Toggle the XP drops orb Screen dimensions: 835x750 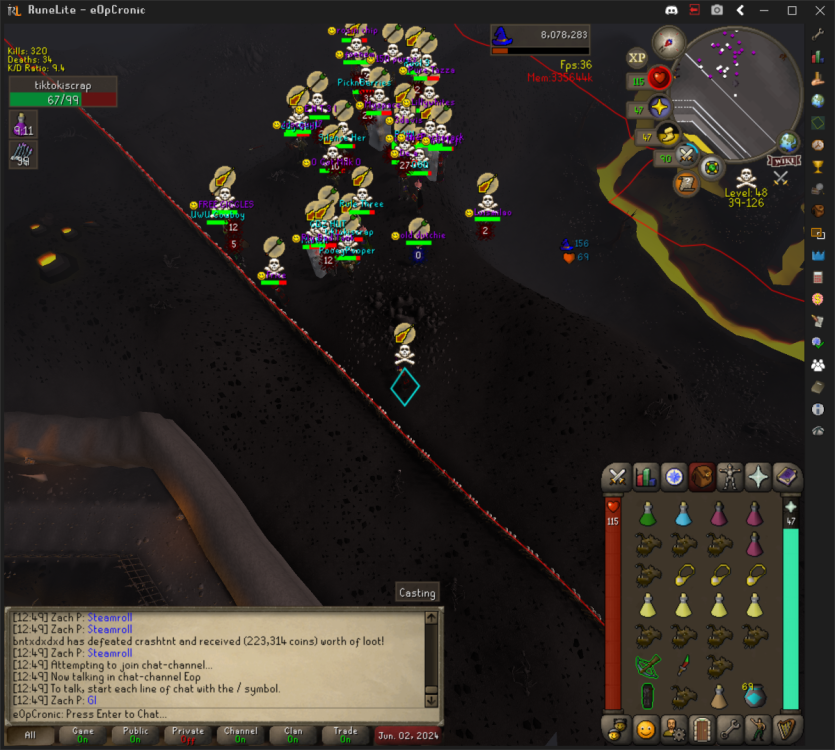click(x=637, y=58)
